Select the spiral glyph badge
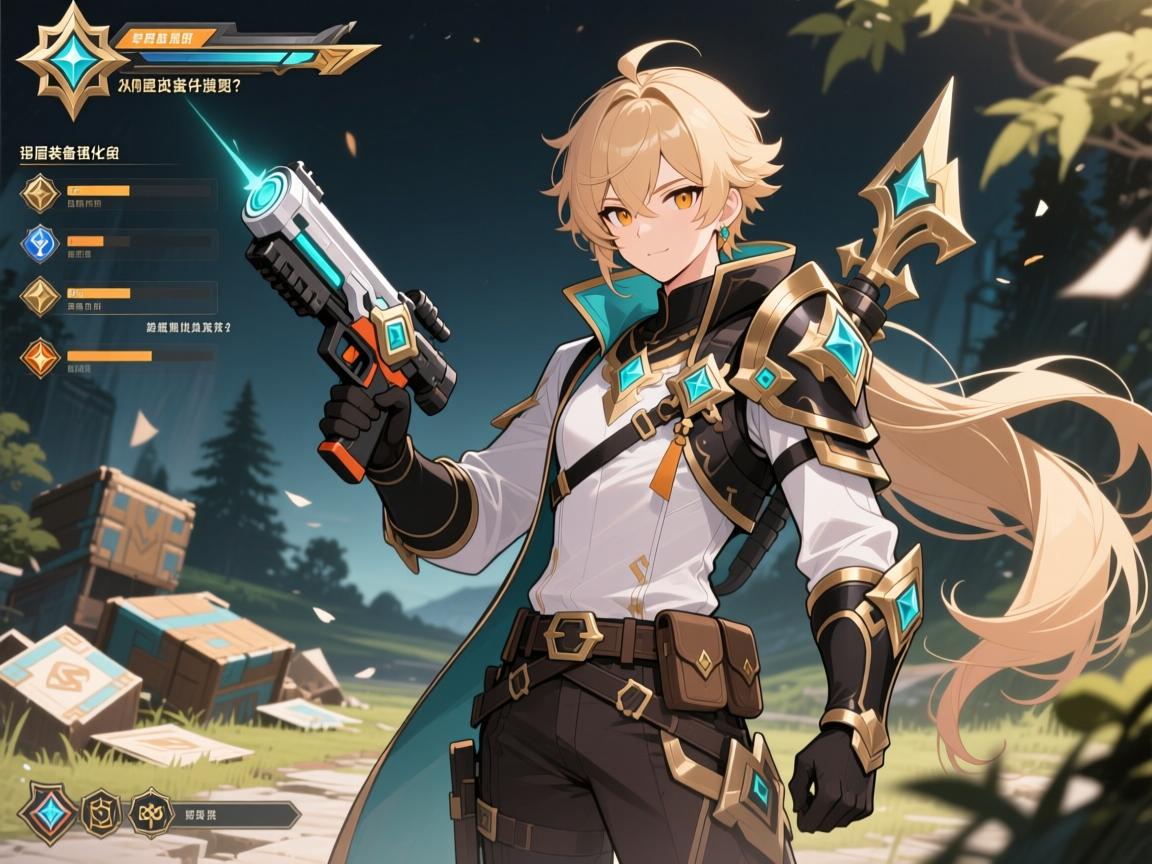 [x=150, y=812]
